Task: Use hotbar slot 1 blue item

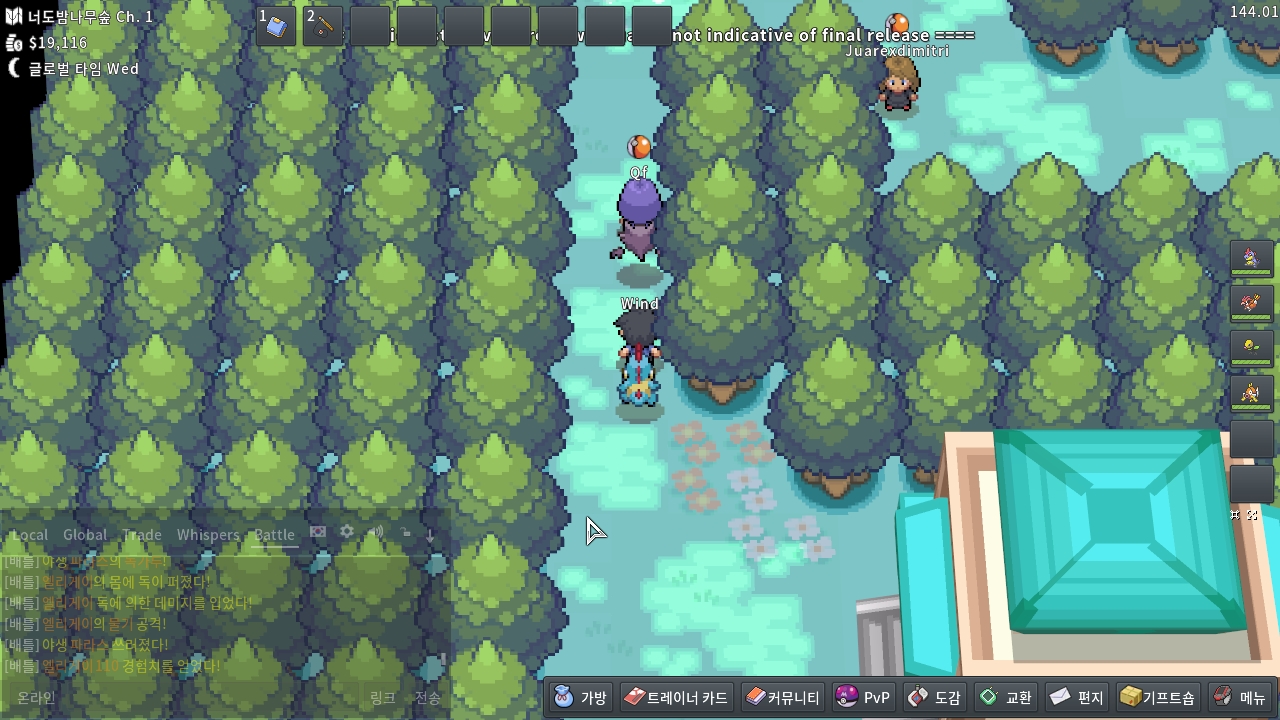Action: pyautogui.click(x=276, y=26)
